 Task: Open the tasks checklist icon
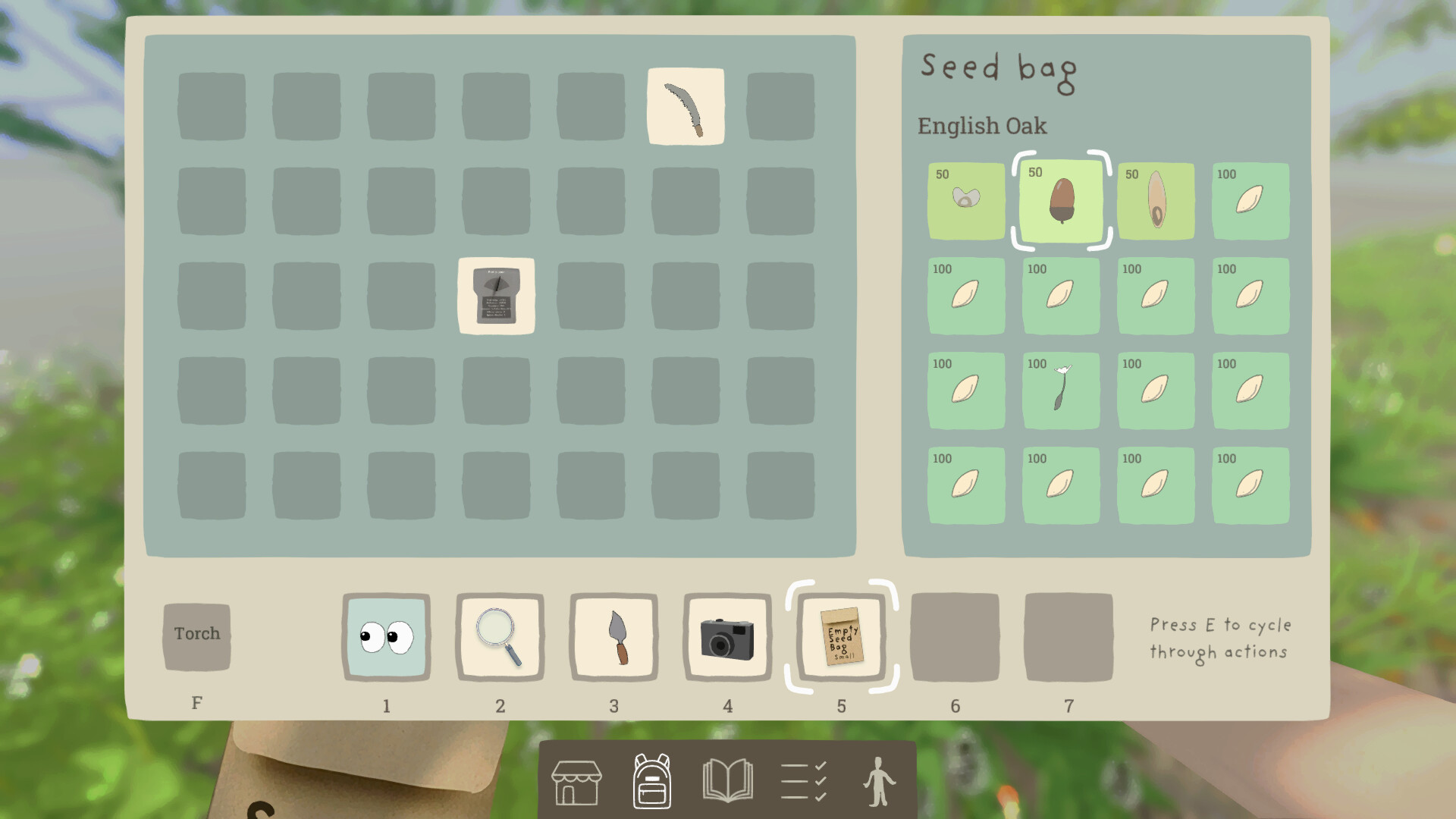pos(802,781)
